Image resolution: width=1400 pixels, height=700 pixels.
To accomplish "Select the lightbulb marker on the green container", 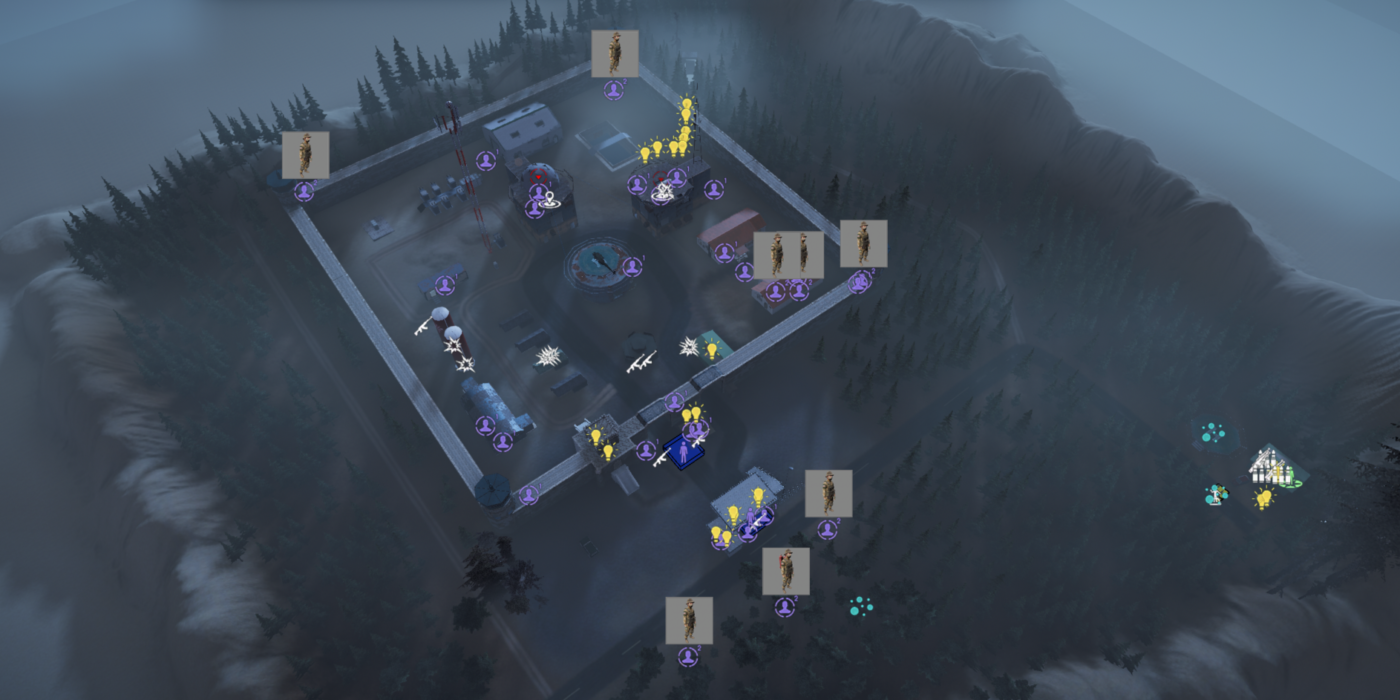I will 712,350.
